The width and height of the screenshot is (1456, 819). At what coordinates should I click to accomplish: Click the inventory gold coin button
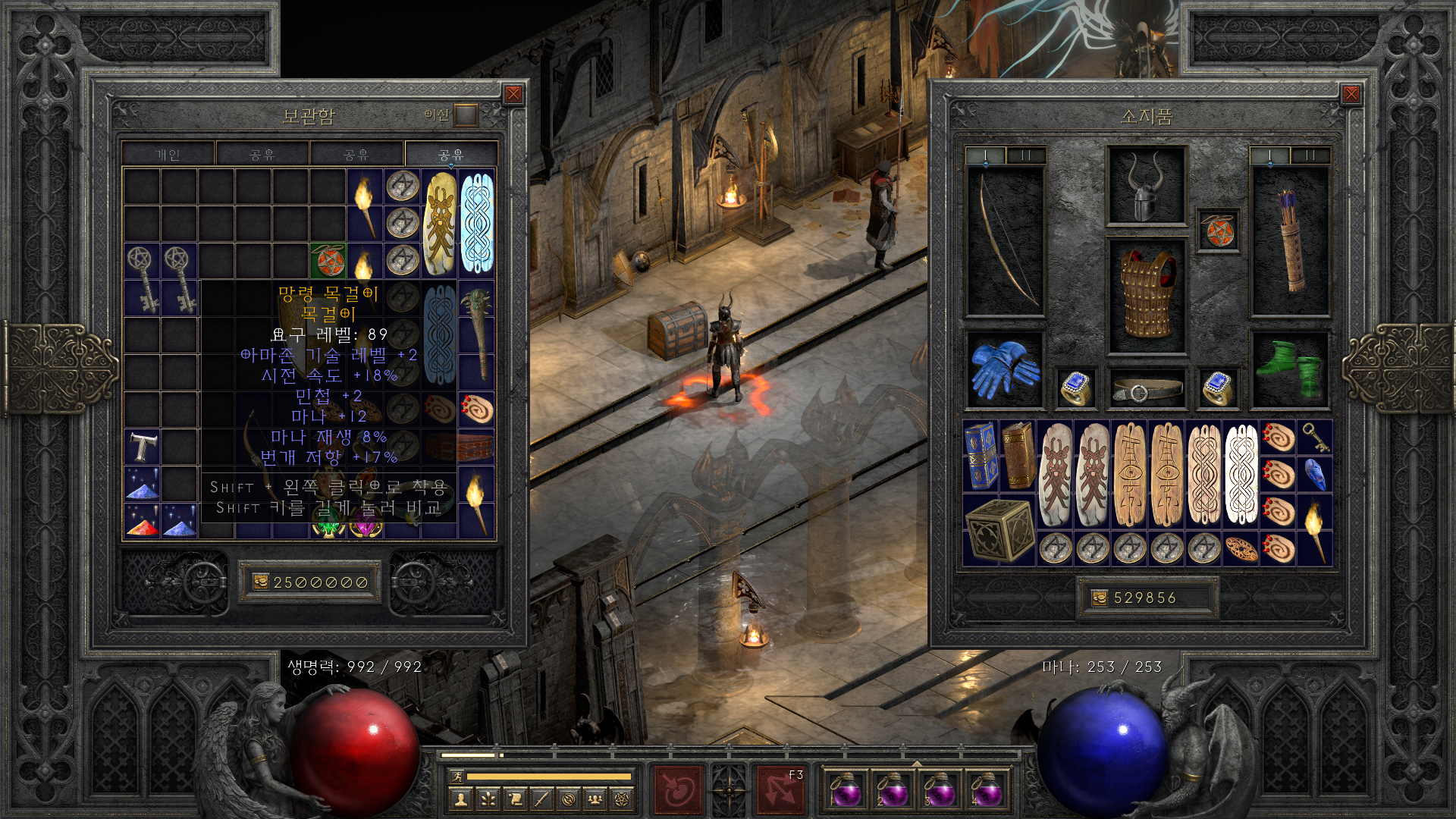coord(1100,598)
